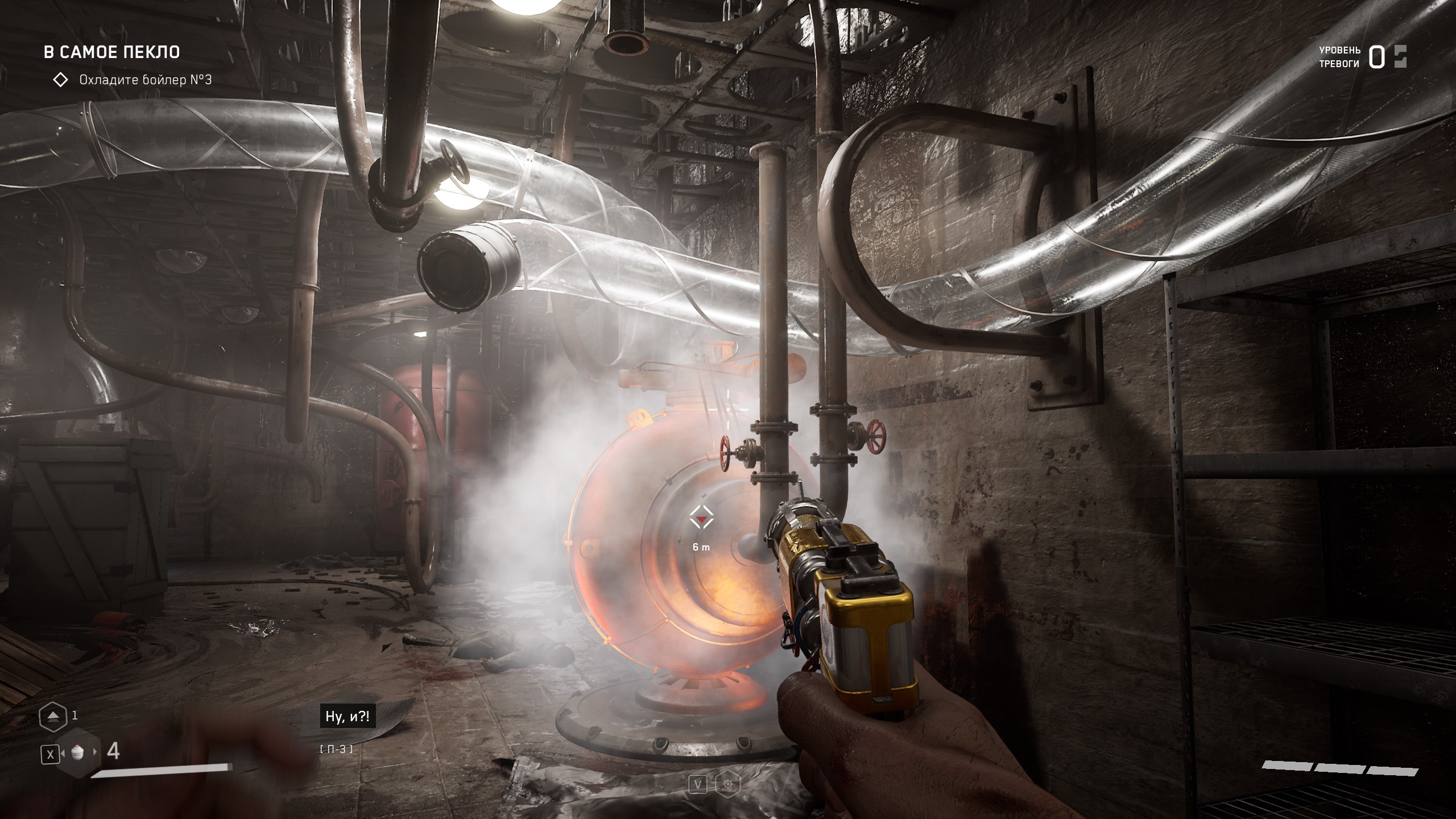Screen dimensions: 1456x819
Task: Cycle consumable with the left arrow
Action: pos(62,753)
